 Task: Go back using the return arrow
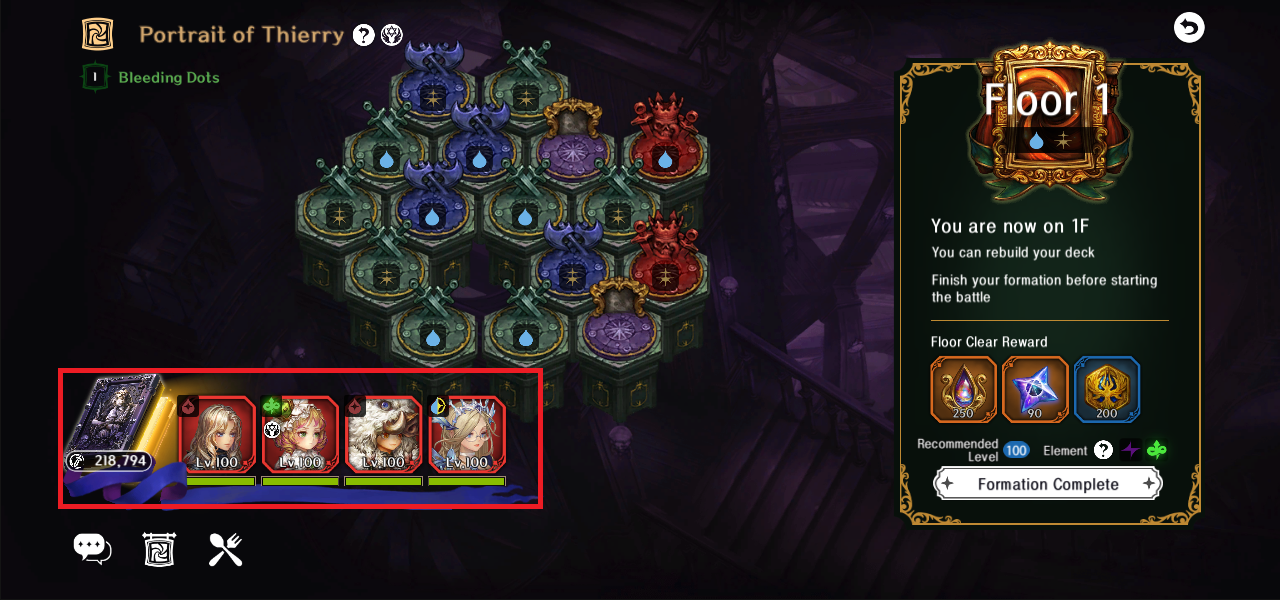(x=1188, y=28)
